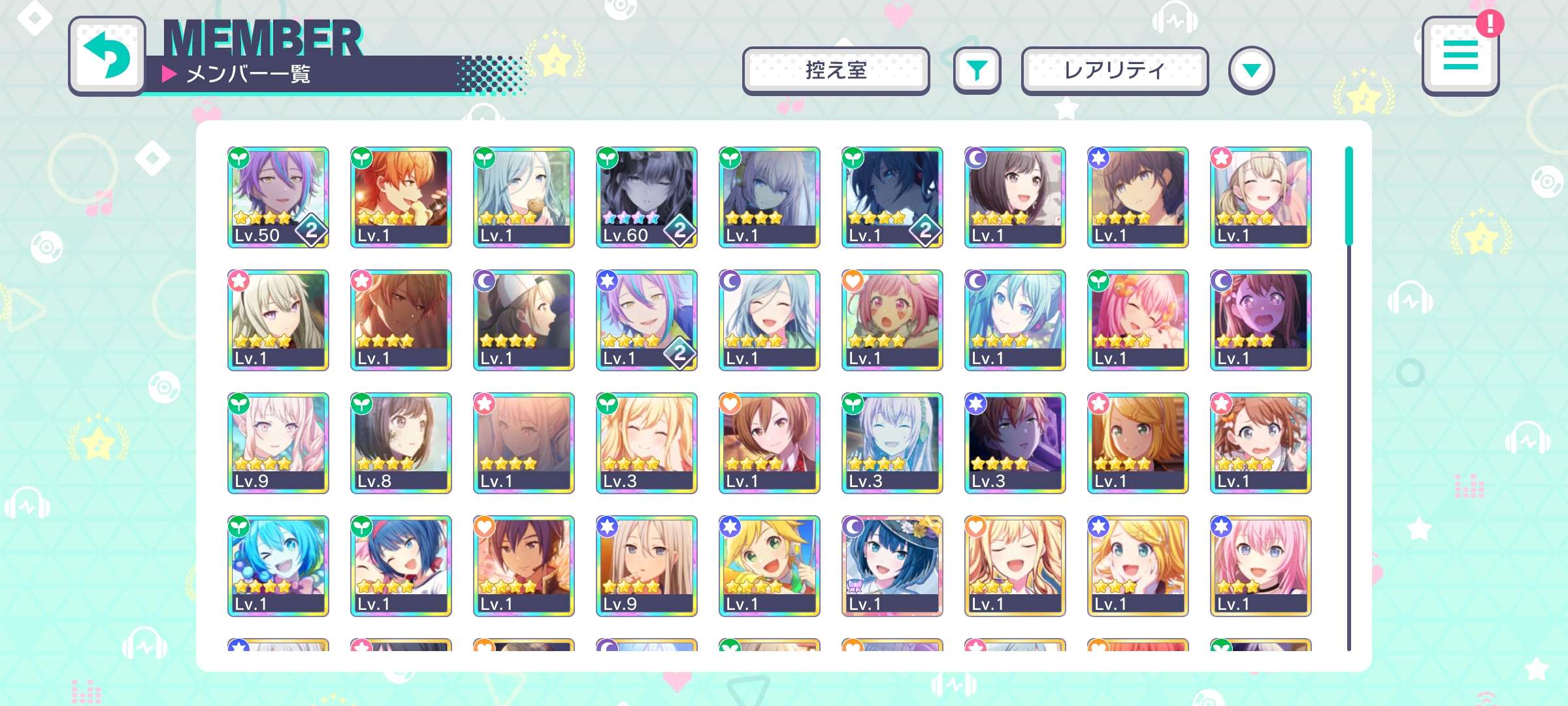This screenshot has width=1568, height=706.
Task: Open the hamburger menu with alert badge
Action: pos(1460,56)
